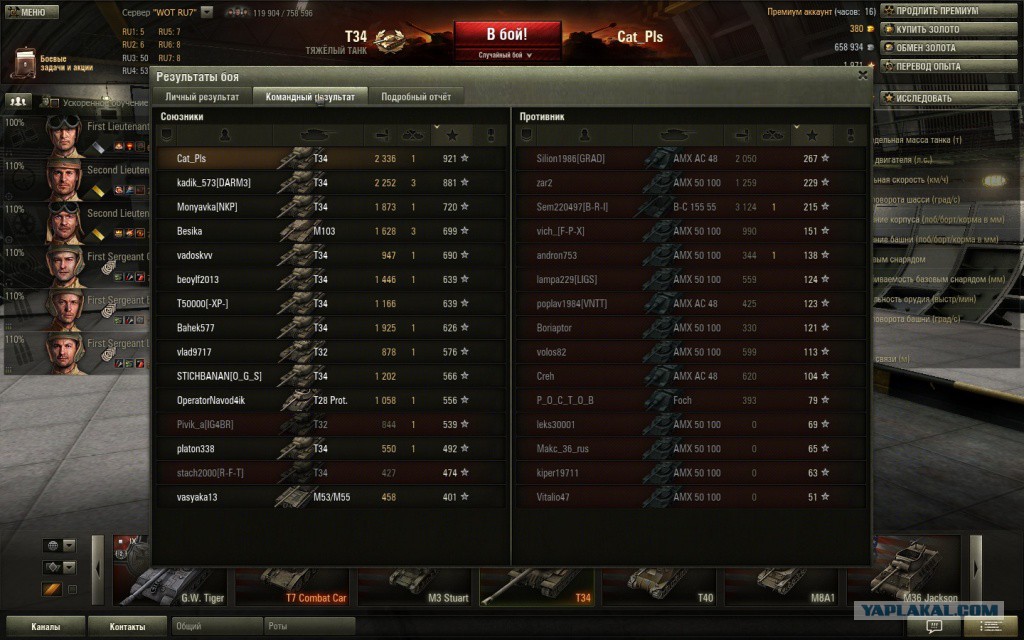
Task: Close the Результаты боя window
Action: 863,74
